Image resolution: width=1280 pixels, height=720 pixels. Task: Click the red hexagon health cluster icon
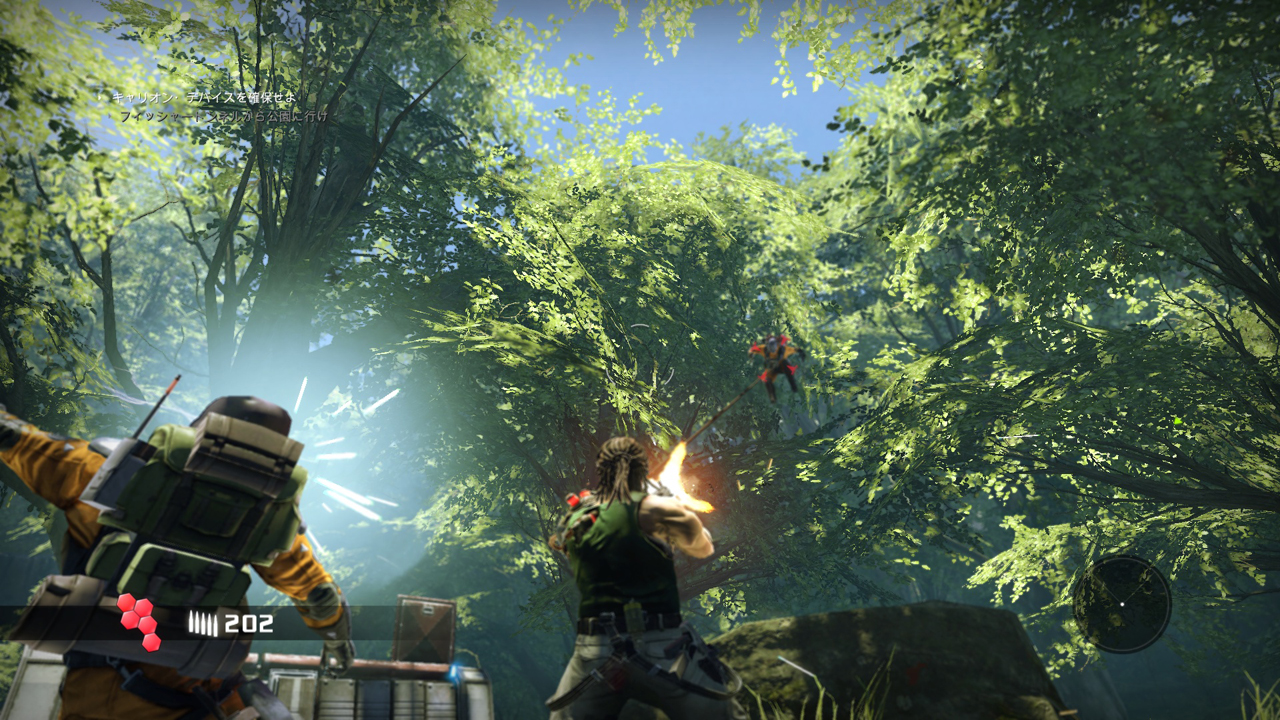[x=138, y=621]
